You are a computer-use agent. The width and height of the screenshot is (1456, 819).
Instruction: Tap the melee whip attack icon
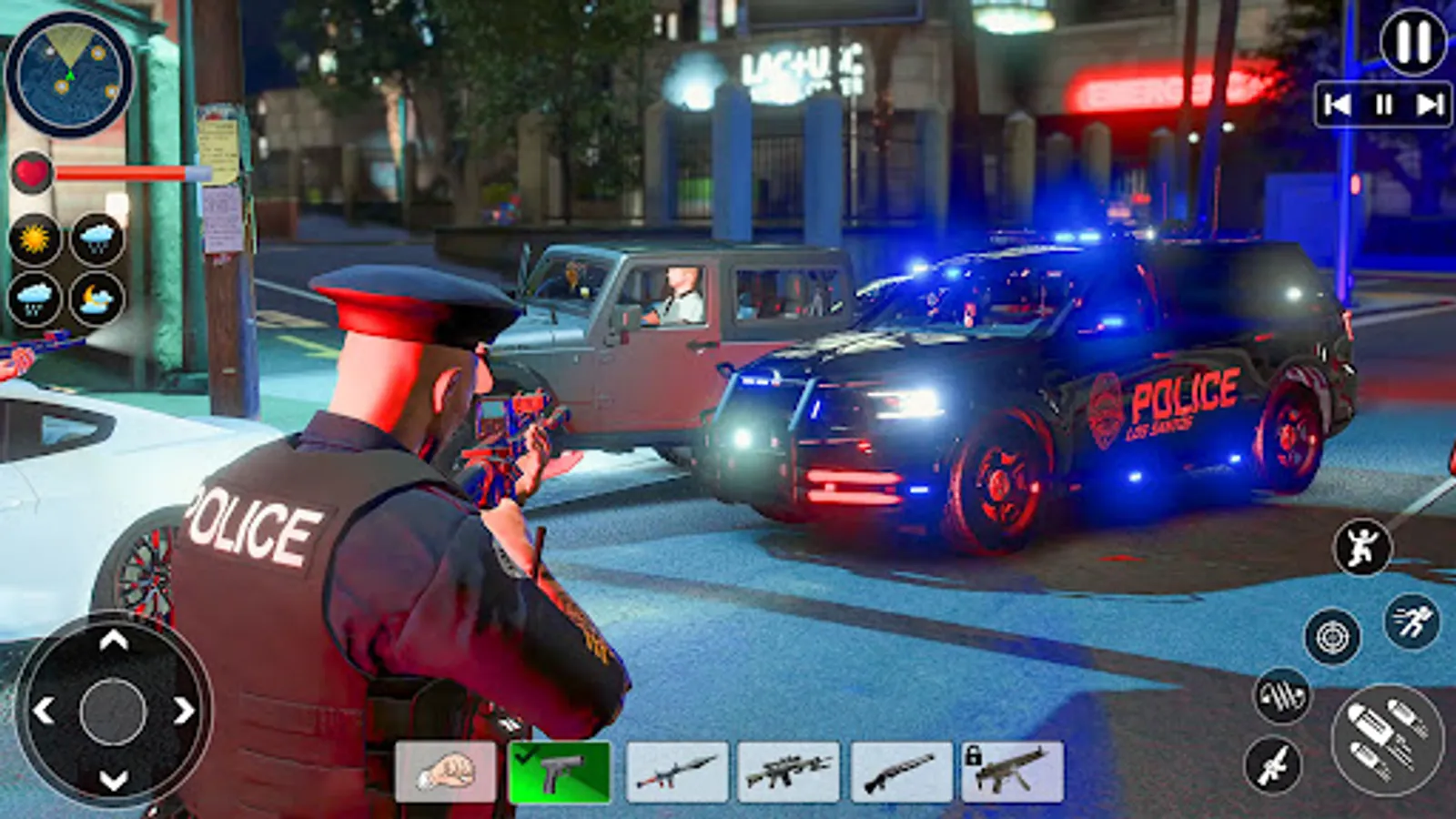(x=1283, y=694)
